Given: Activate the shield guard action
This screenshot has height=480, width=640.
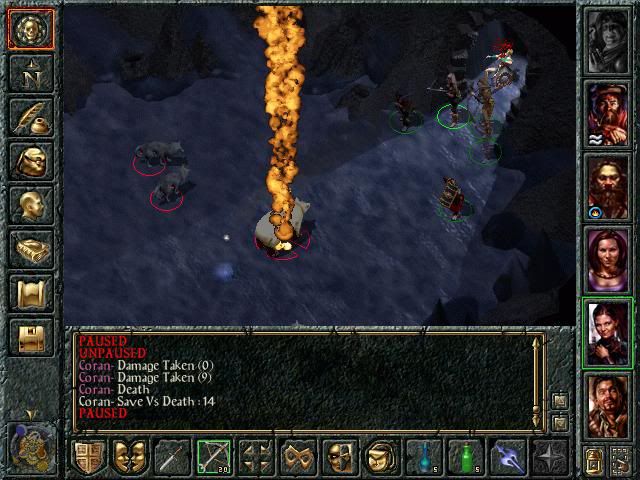Looking at the screenshot, I should 89,457.
